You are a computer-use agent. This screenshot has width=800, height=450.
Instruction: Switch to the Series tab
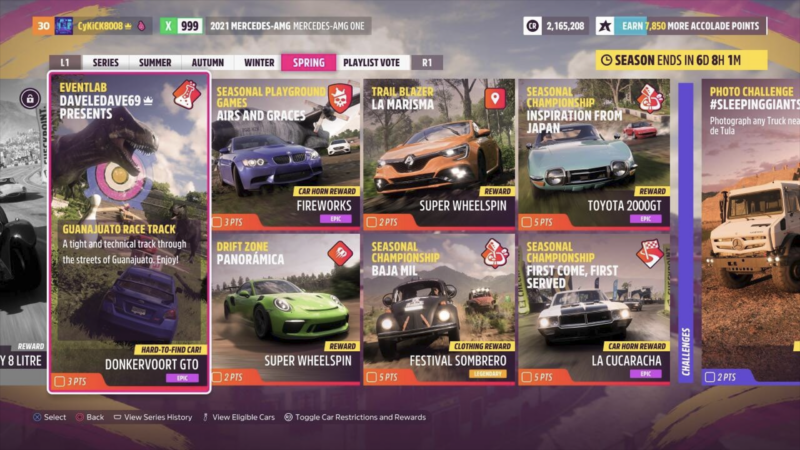[x=105, y=62]
